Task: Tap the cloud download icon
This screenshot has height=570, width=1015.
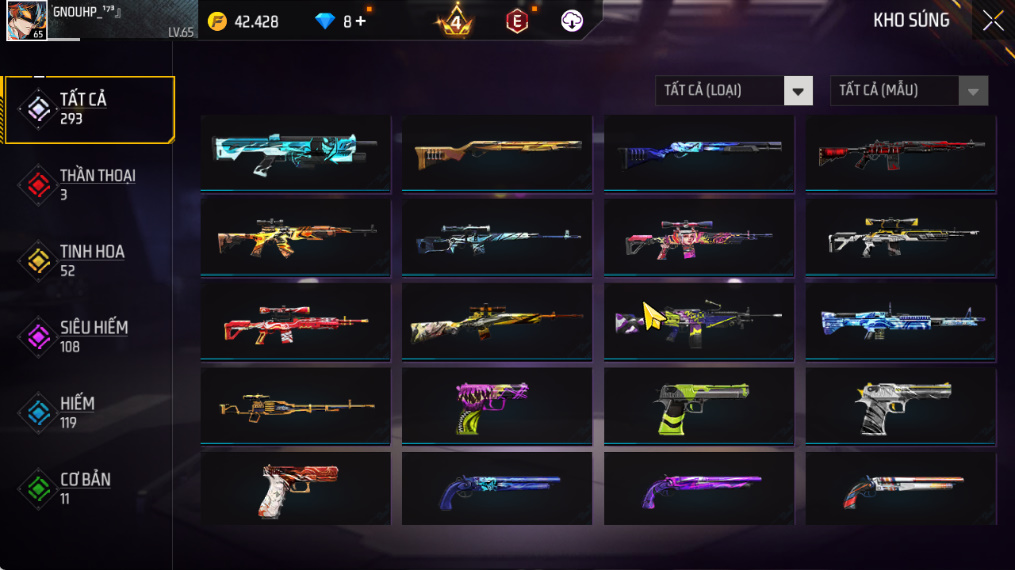Action: (x=572, y=21)
